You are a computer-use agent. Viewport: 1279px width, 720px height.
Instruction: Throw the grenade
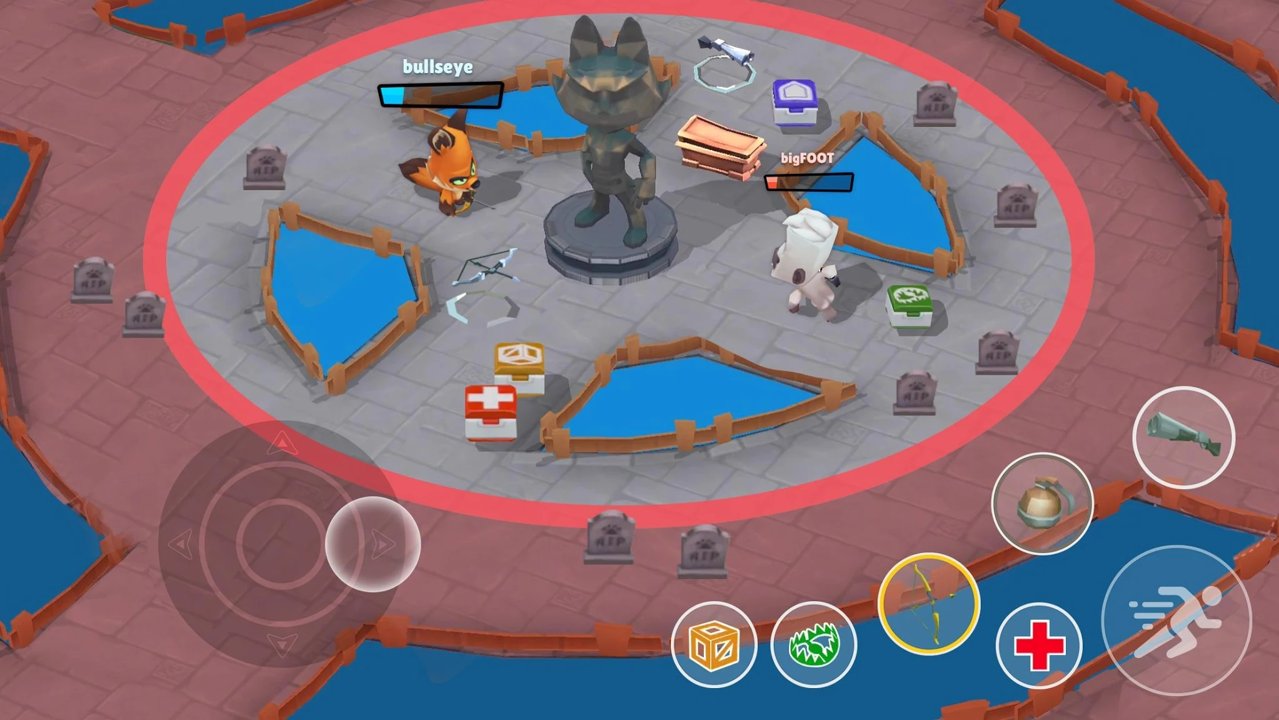1041,503
